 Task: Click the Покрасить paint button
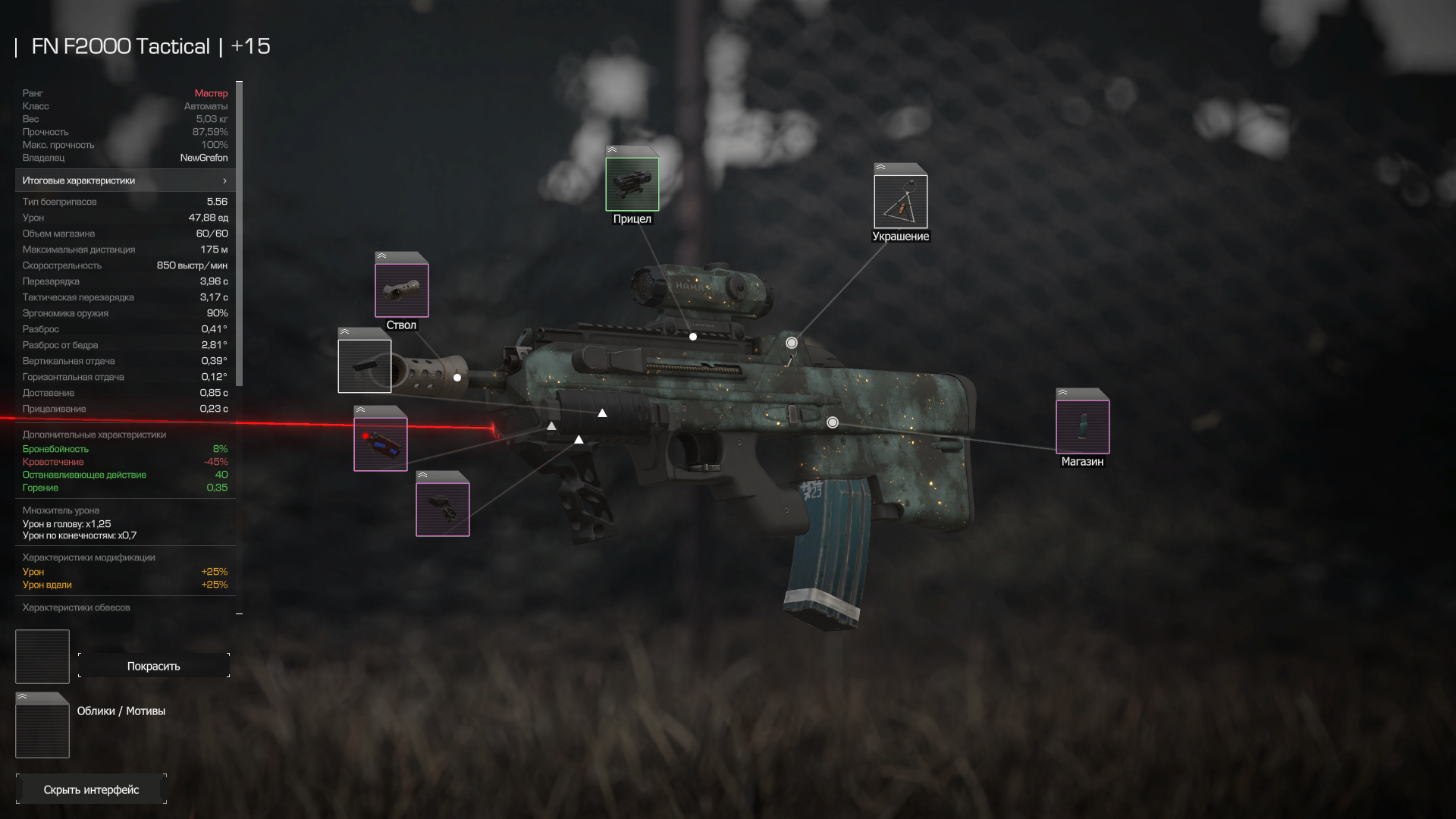click(154, 666)
